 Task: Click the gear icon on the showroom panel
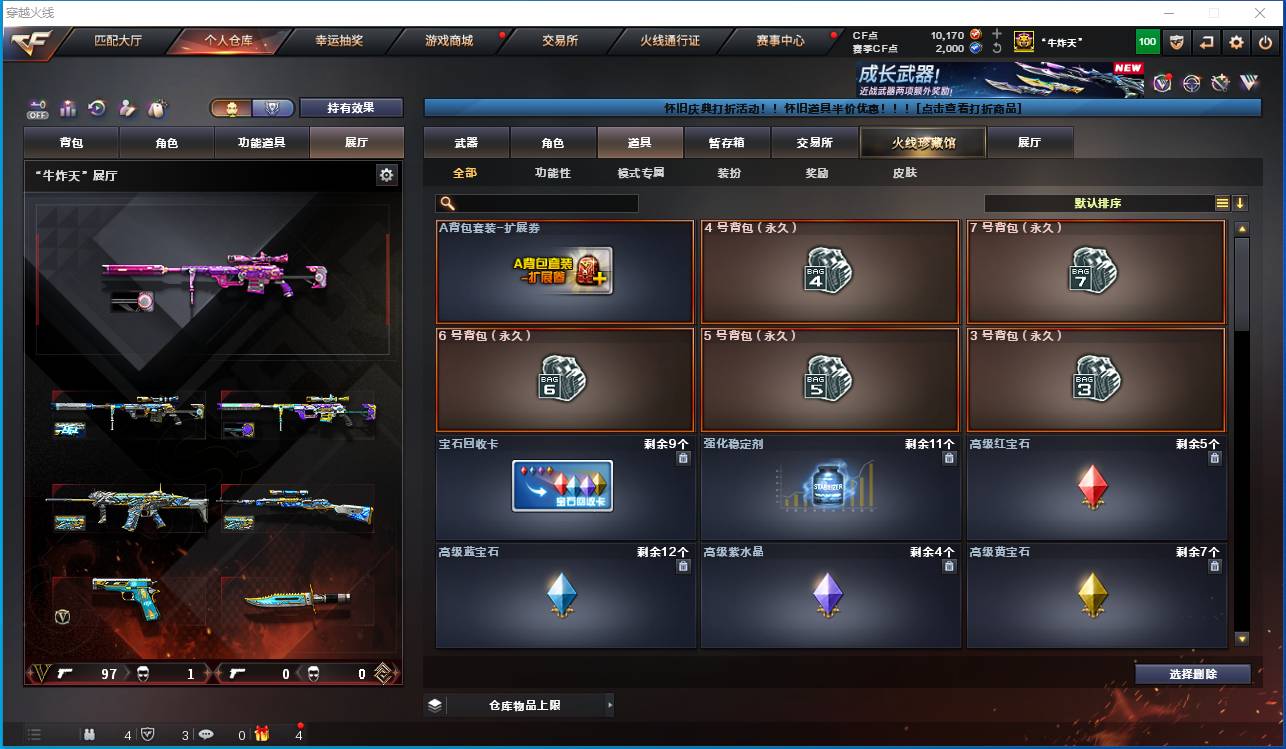[388, 173]
